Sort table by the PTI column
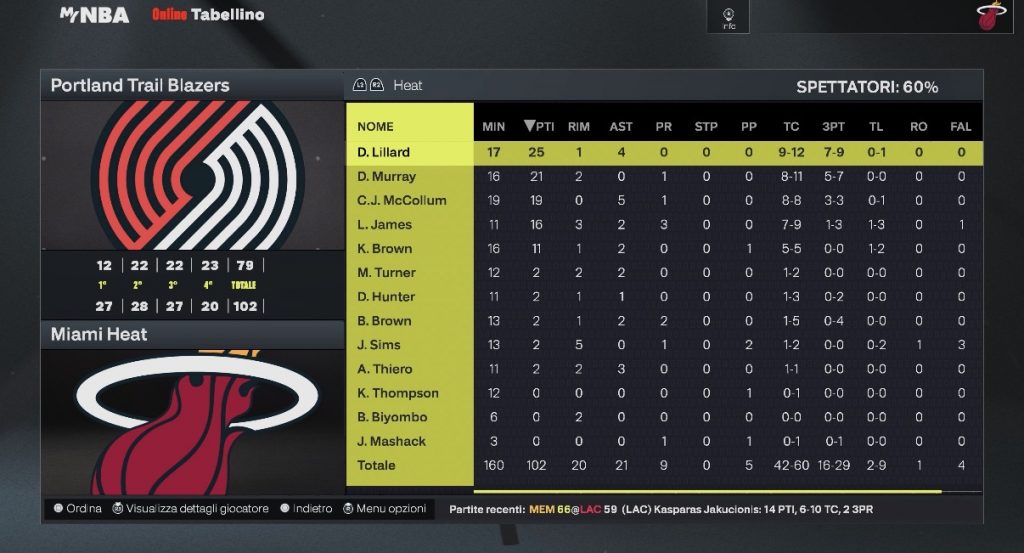The height and width of the screenshot is (553, 1024). 539,127
